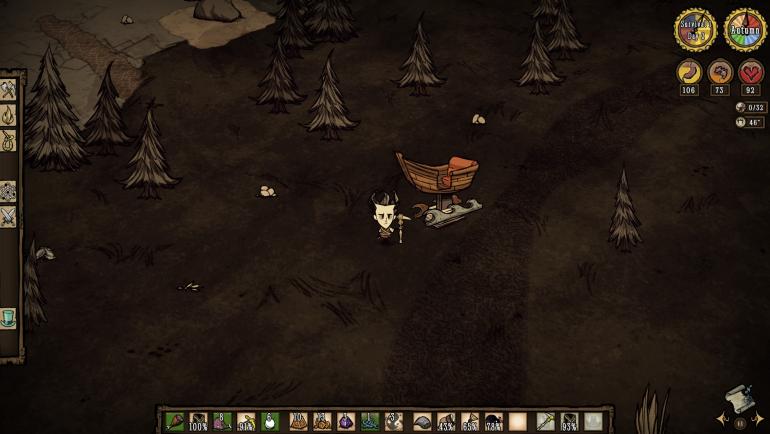Select the inventory item showing 93% durability
Image resolution: width=770 pixels, height=434 pixels.
[569, 421]
